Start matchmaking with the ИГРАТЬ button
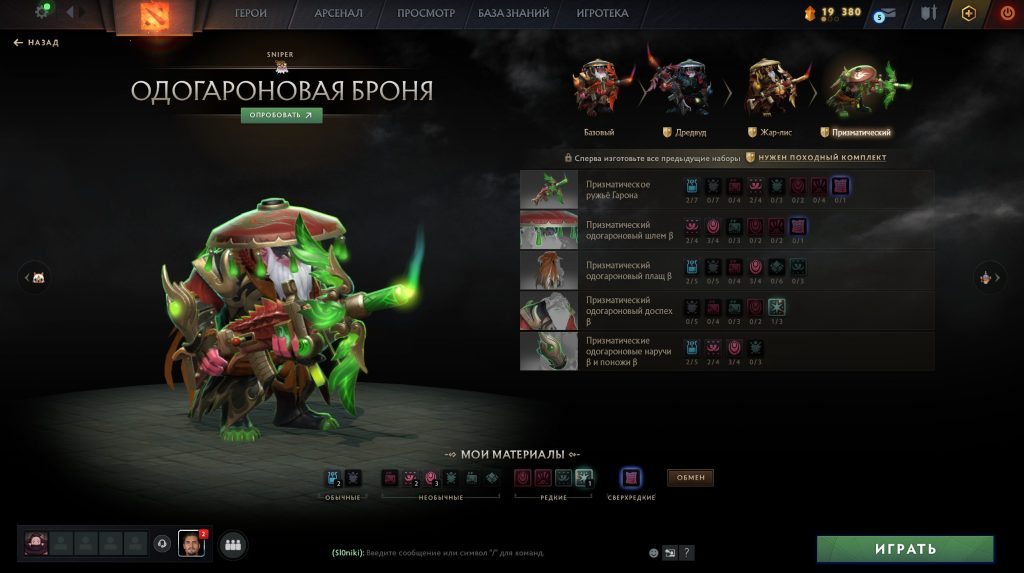Viewport: 1024px width, 573px height. (905, 549)
